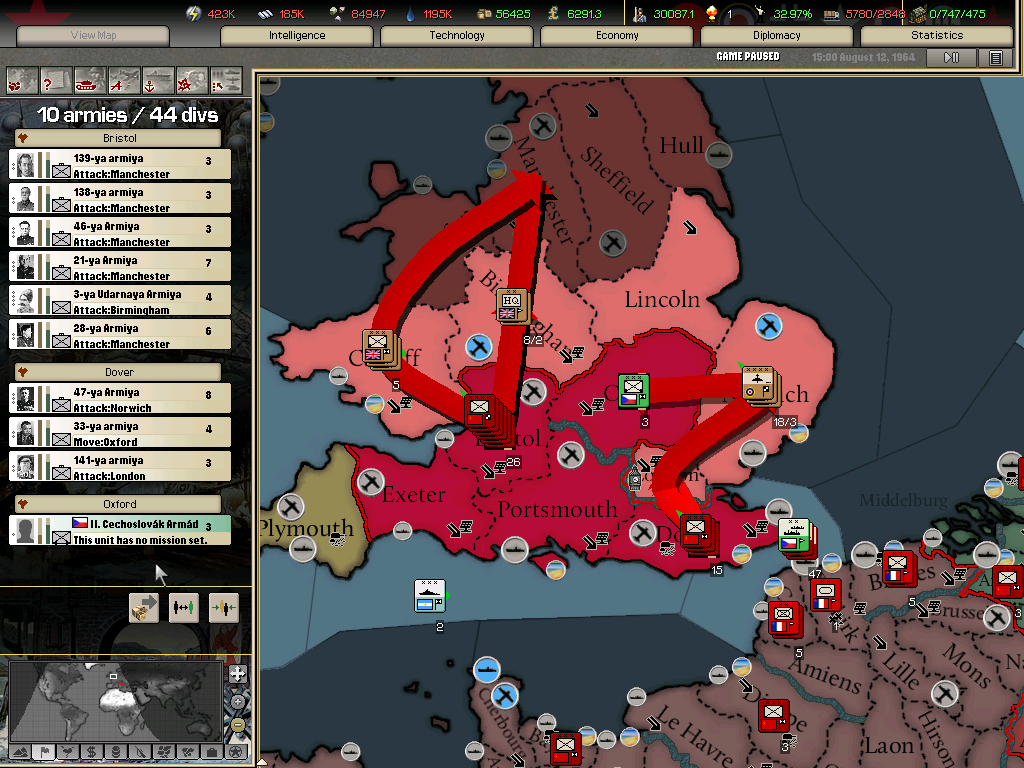Go to the Diplomacy tab
Screen dimensions: 1024x768
click(x=777, y=35)
